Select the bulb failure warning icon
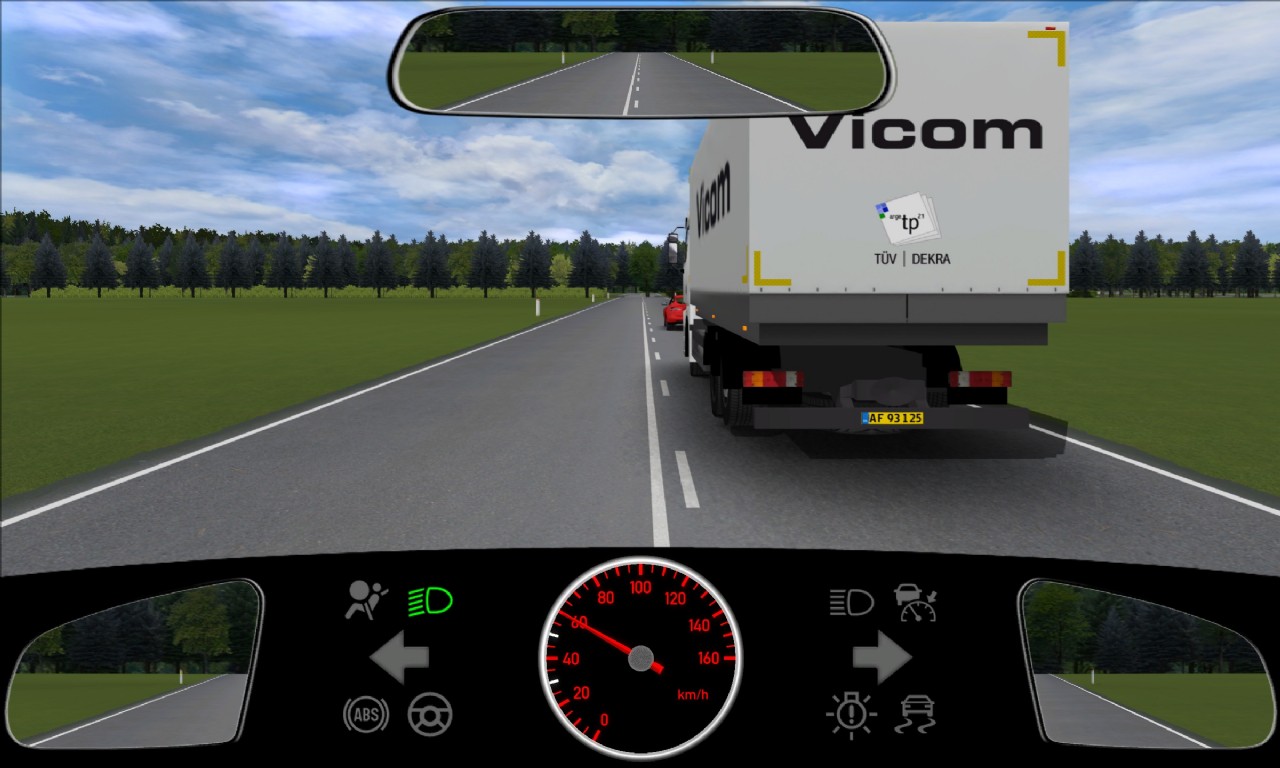The image size is (1280, 768). [x=851, y=715]
